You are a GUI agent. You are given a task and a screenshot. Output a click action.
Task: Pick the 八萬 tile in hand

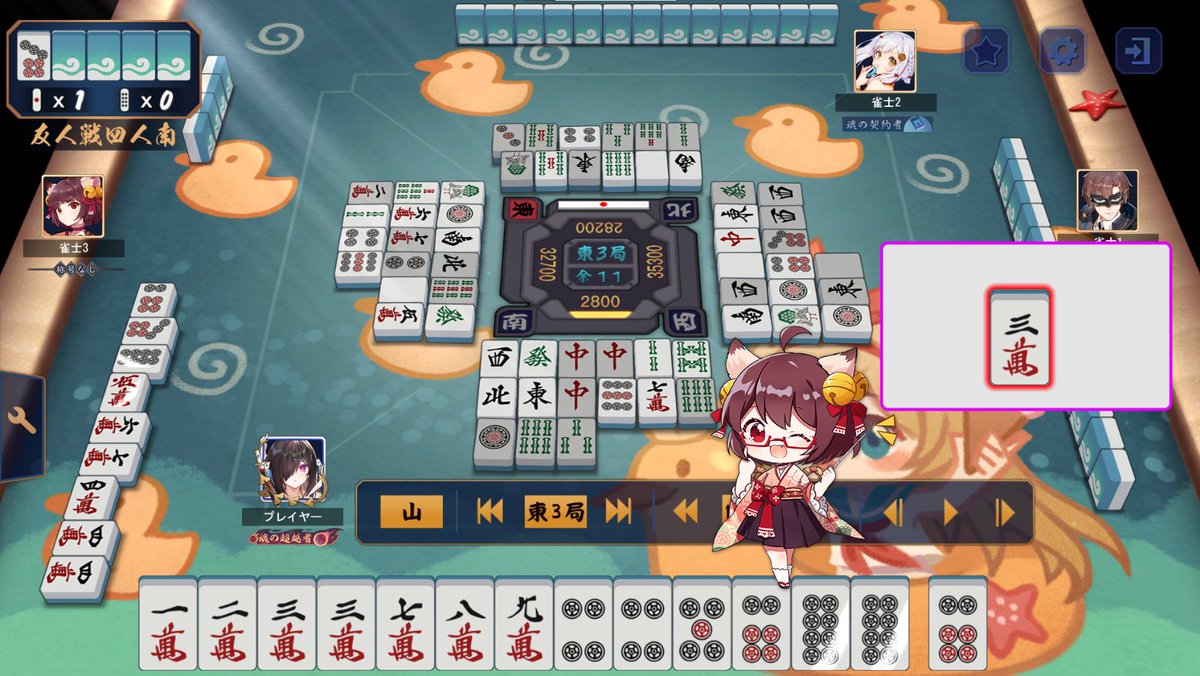click(x=464, y=625)
